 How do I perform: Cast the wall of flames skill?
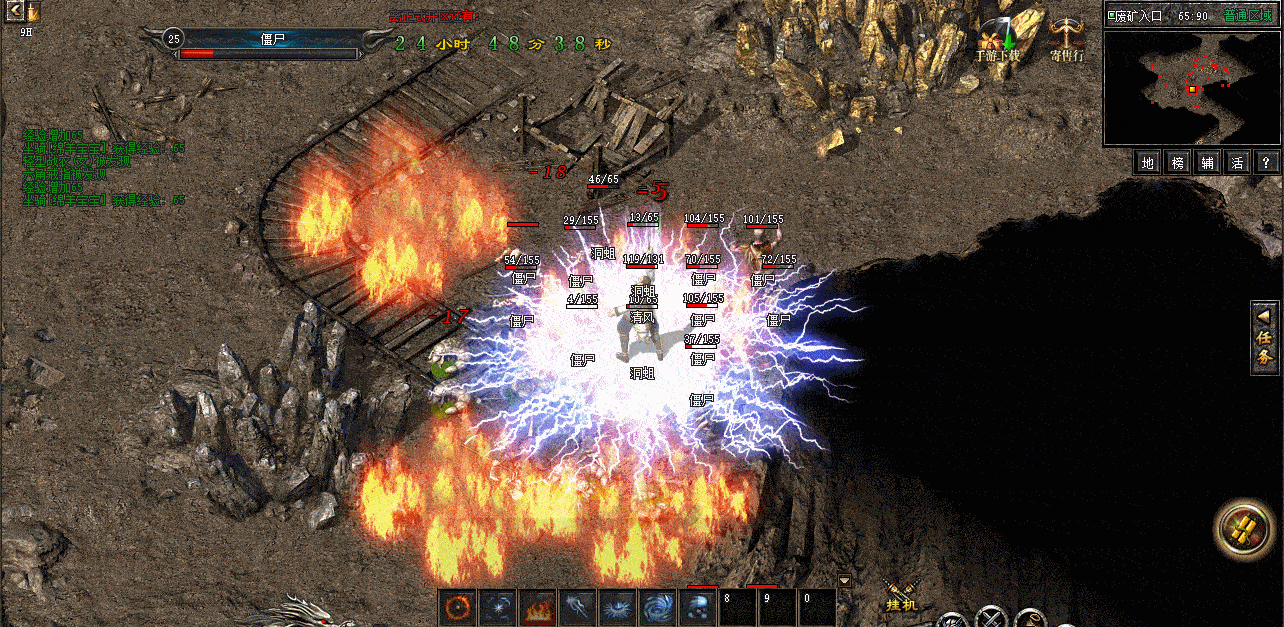[538, 607]
